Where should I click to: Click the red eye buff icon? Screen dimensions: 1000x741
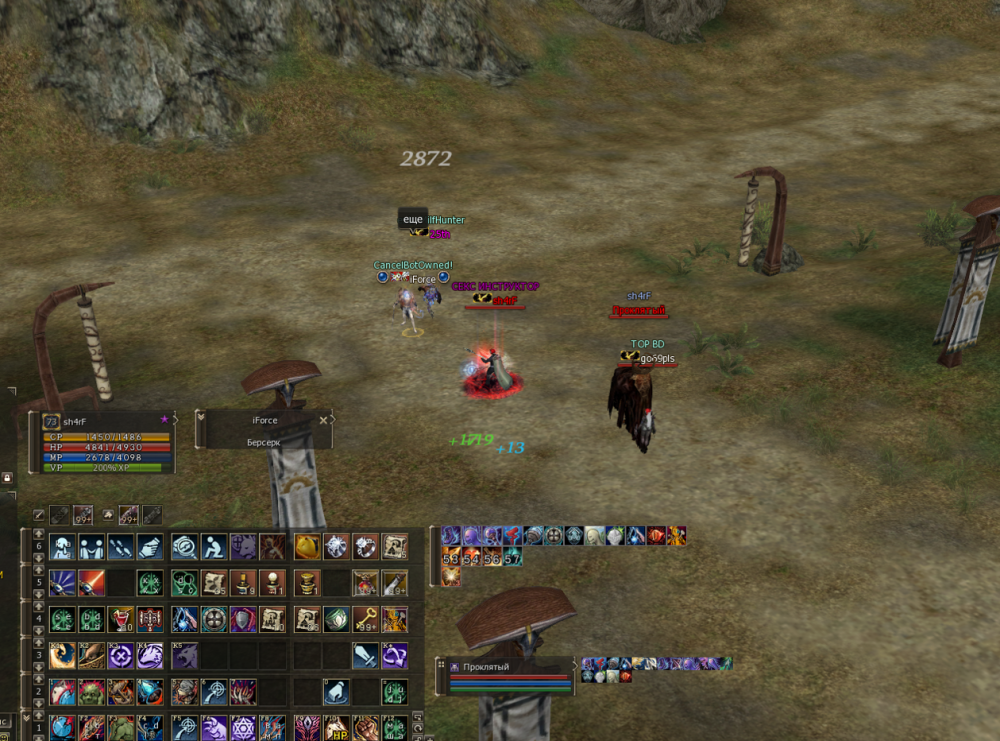tap(655, 537)
